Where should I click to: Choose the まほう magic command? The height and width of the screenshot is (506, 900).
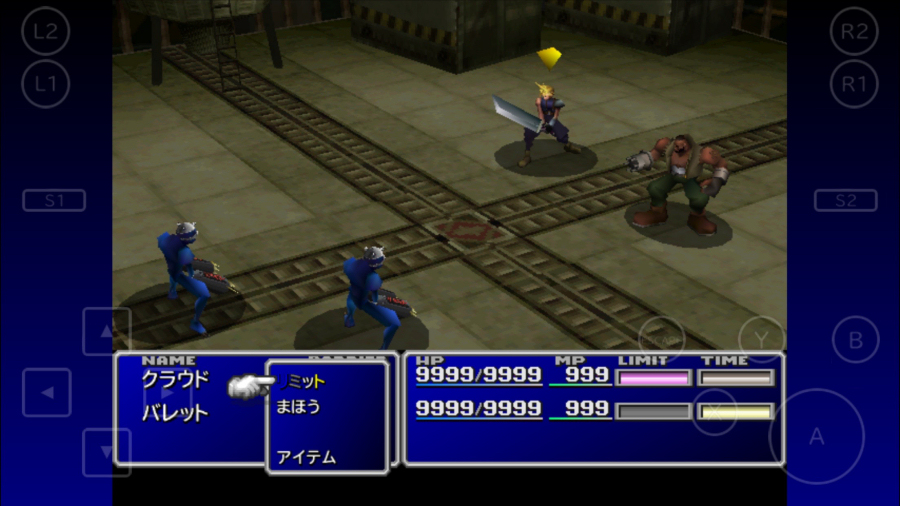[x=298, y=407]
